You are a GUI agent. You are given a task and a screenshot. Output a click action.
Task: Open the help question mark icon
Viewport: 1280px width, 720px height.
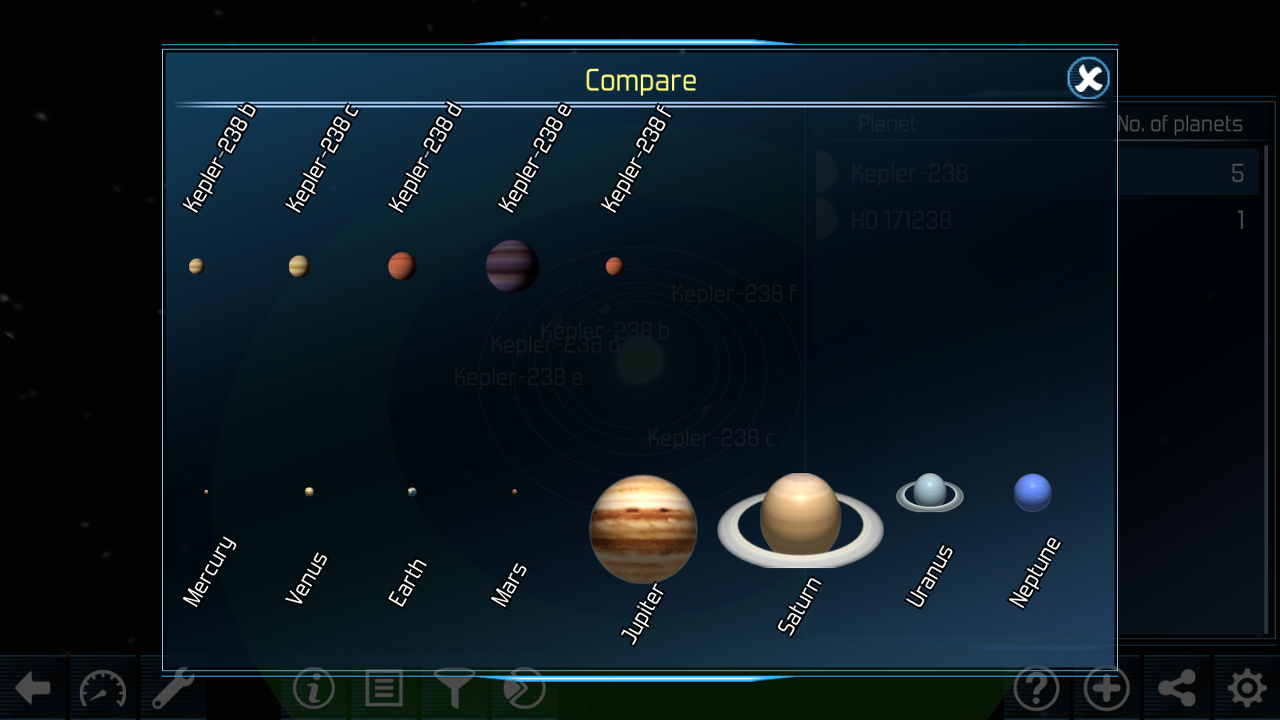1037,689
